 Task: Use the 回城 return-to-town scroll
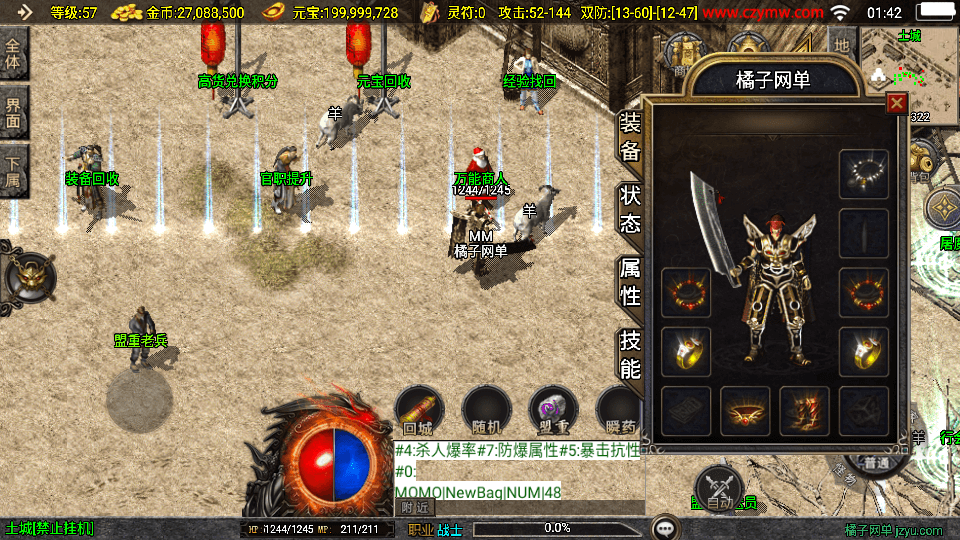point(418,410)
